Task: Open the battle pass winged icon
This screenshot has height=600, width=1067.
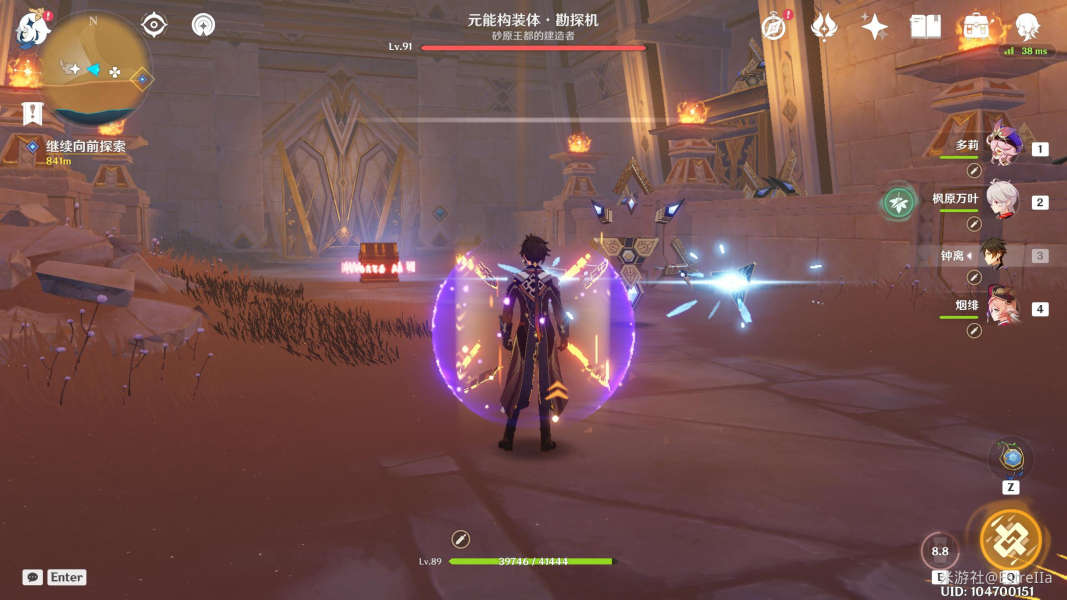Action: pyautogui.click(x=824, y=26)
